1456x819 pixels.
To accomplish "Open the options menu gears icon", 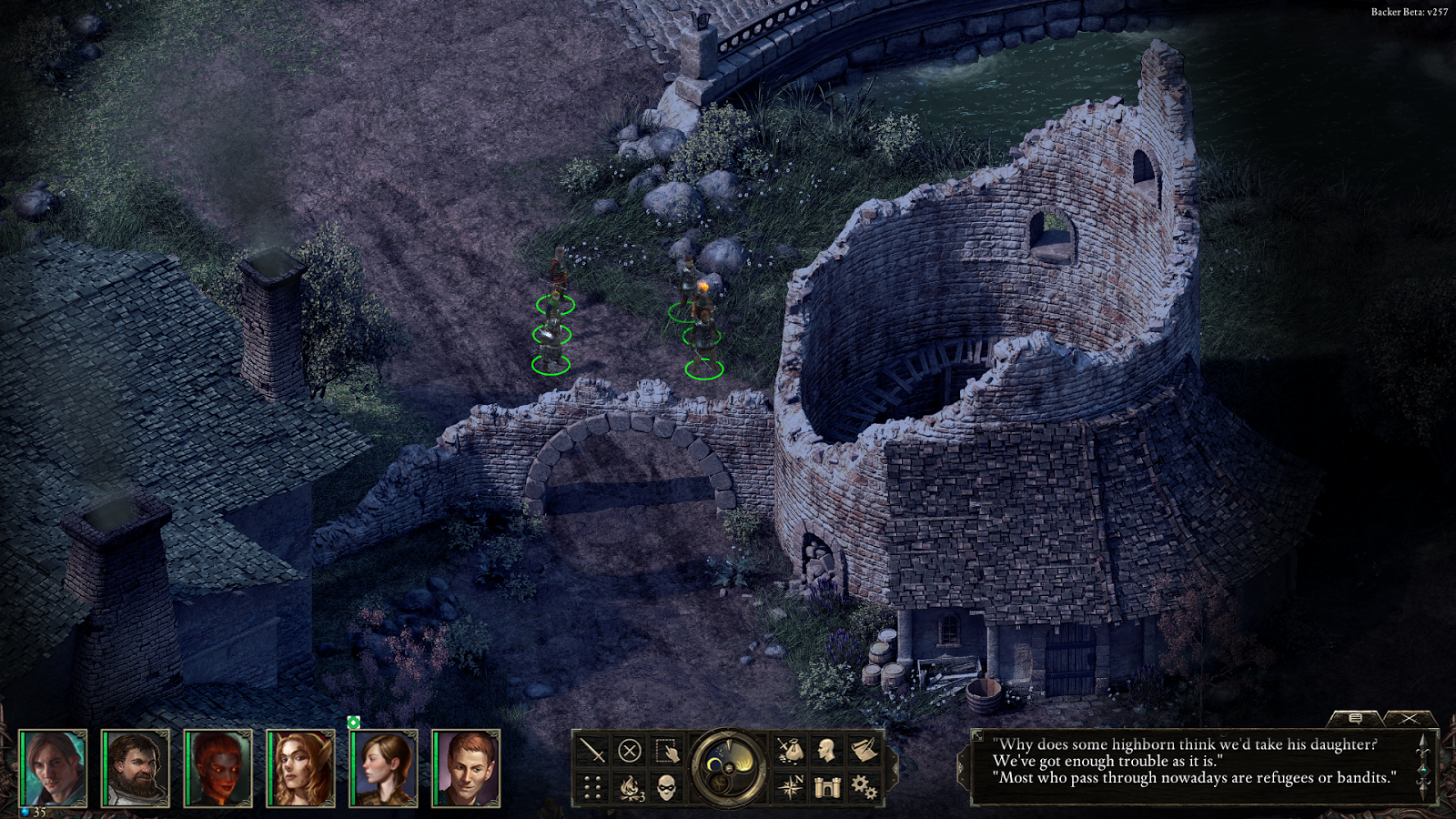I will [864, 787].
